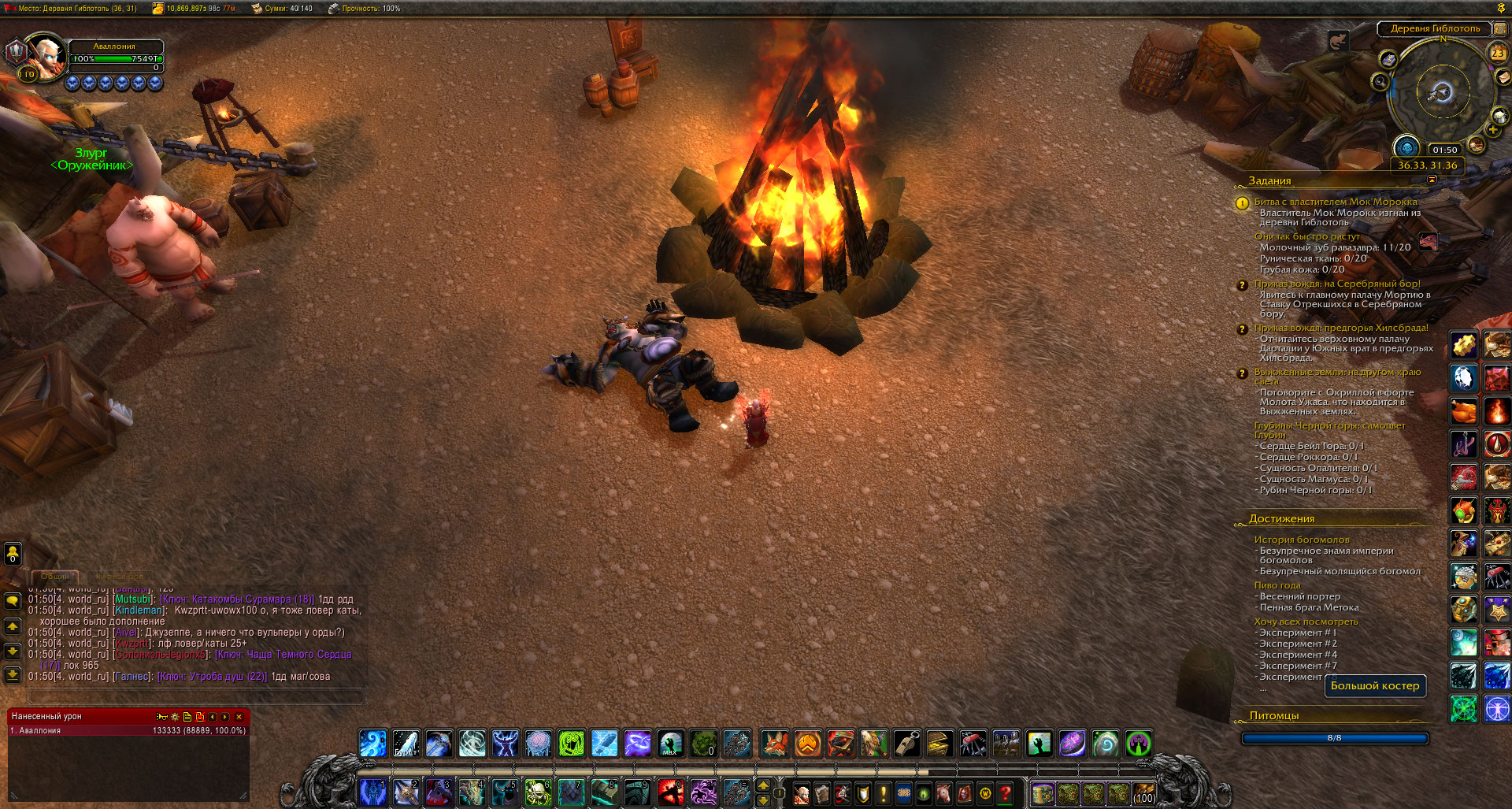Click the damage meter report horn icon

[161, 717]
